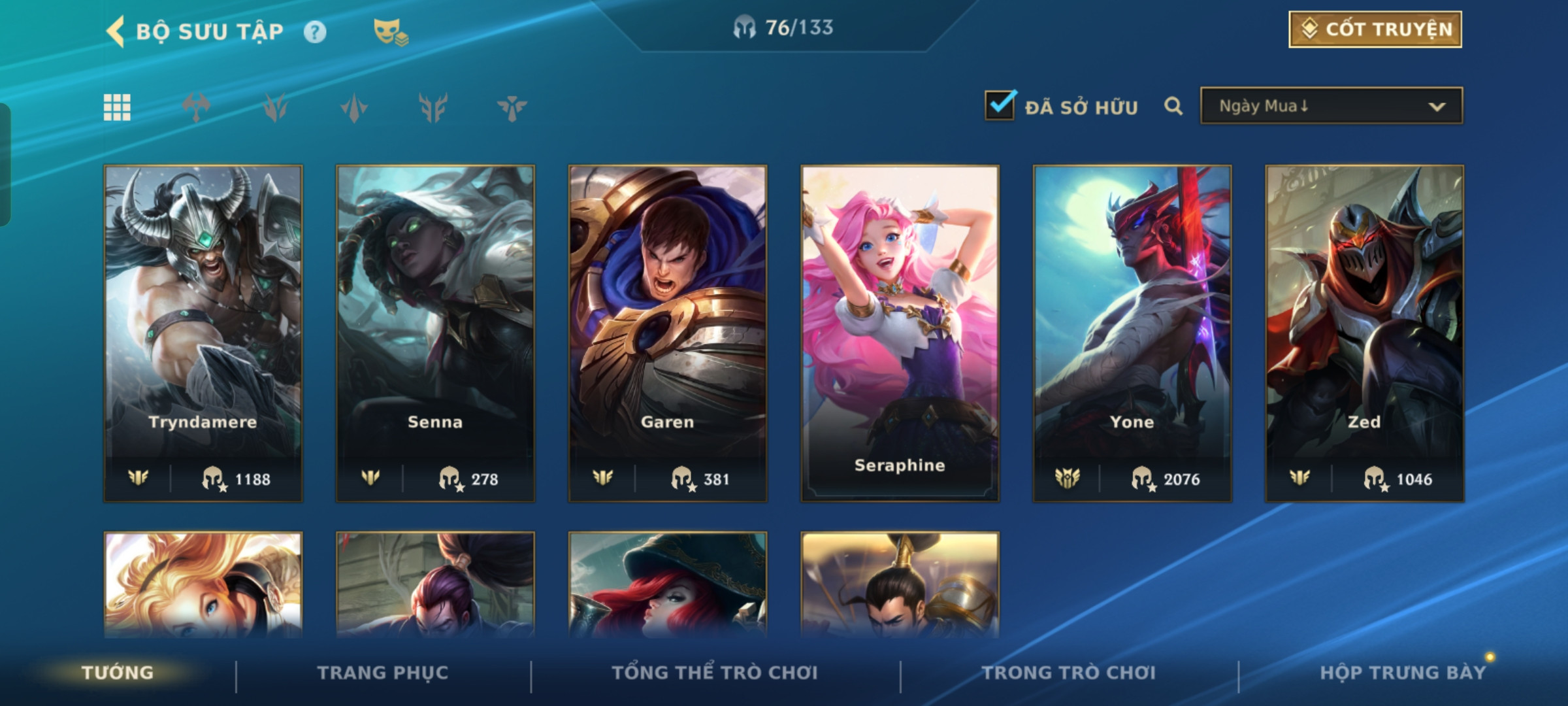This screenshot has height=706, width=1568.
Task: Switch to the Trang Phục tab
Action: click(383, 673)
